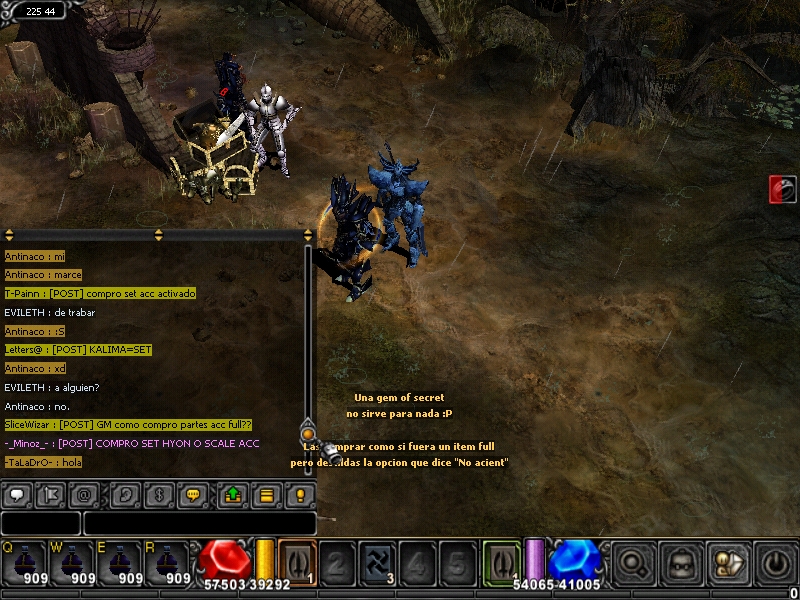
Task: Use the potion in the W slot
Action: coord(74,564)
